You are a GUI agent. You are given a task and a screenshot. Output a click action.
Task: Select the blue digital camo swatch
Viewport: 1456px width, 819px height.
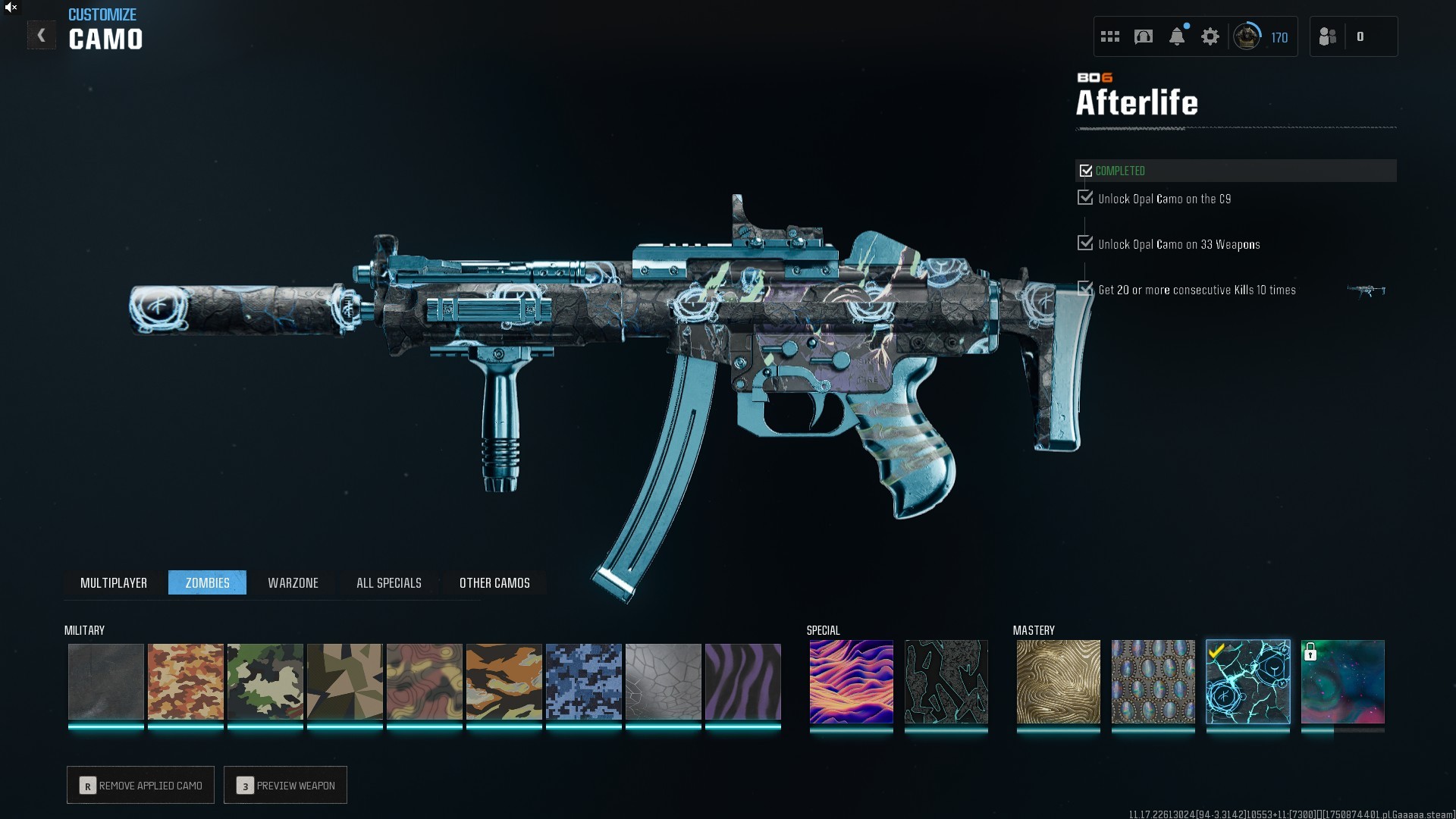(x=584, y=681)
